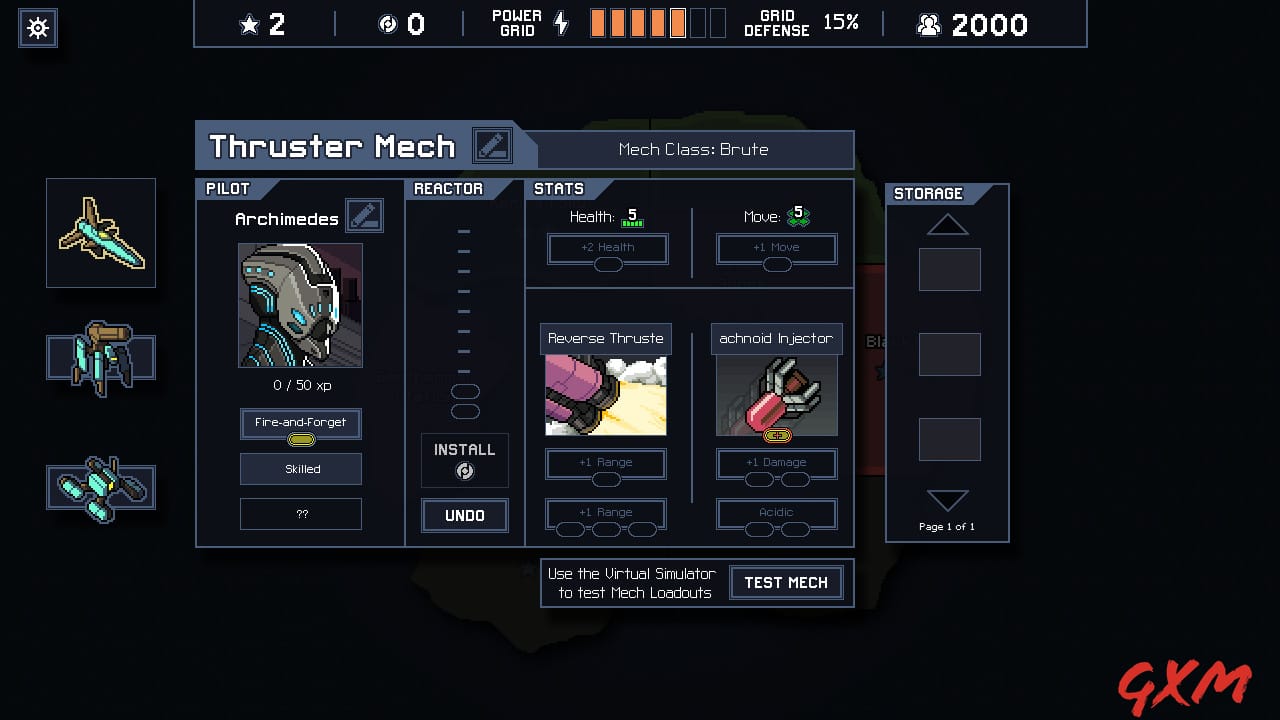This screenshot has width=1280, height=720.
Task: Toggle the +2 Health upgrade pip
Action: tap(606, 248)
